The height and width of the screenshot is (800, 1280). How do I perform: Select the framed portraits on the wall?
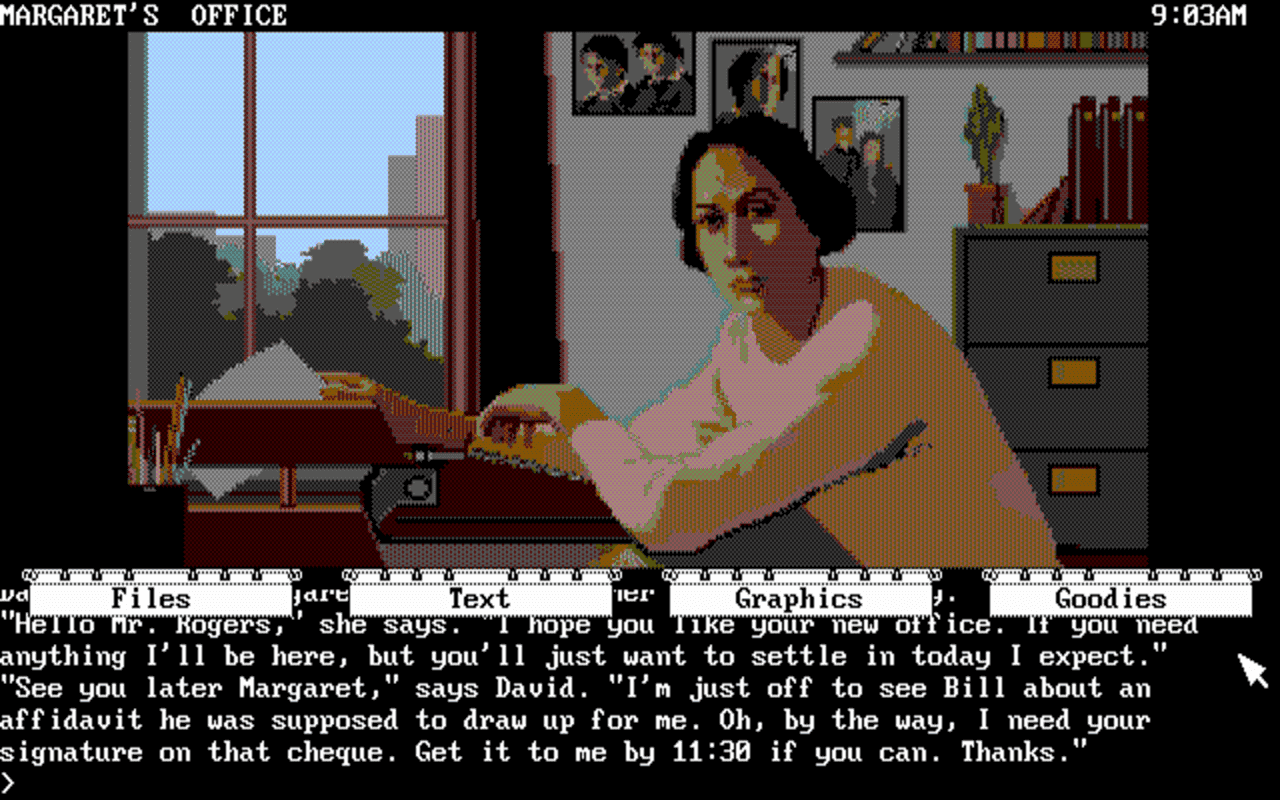point(635,70)
